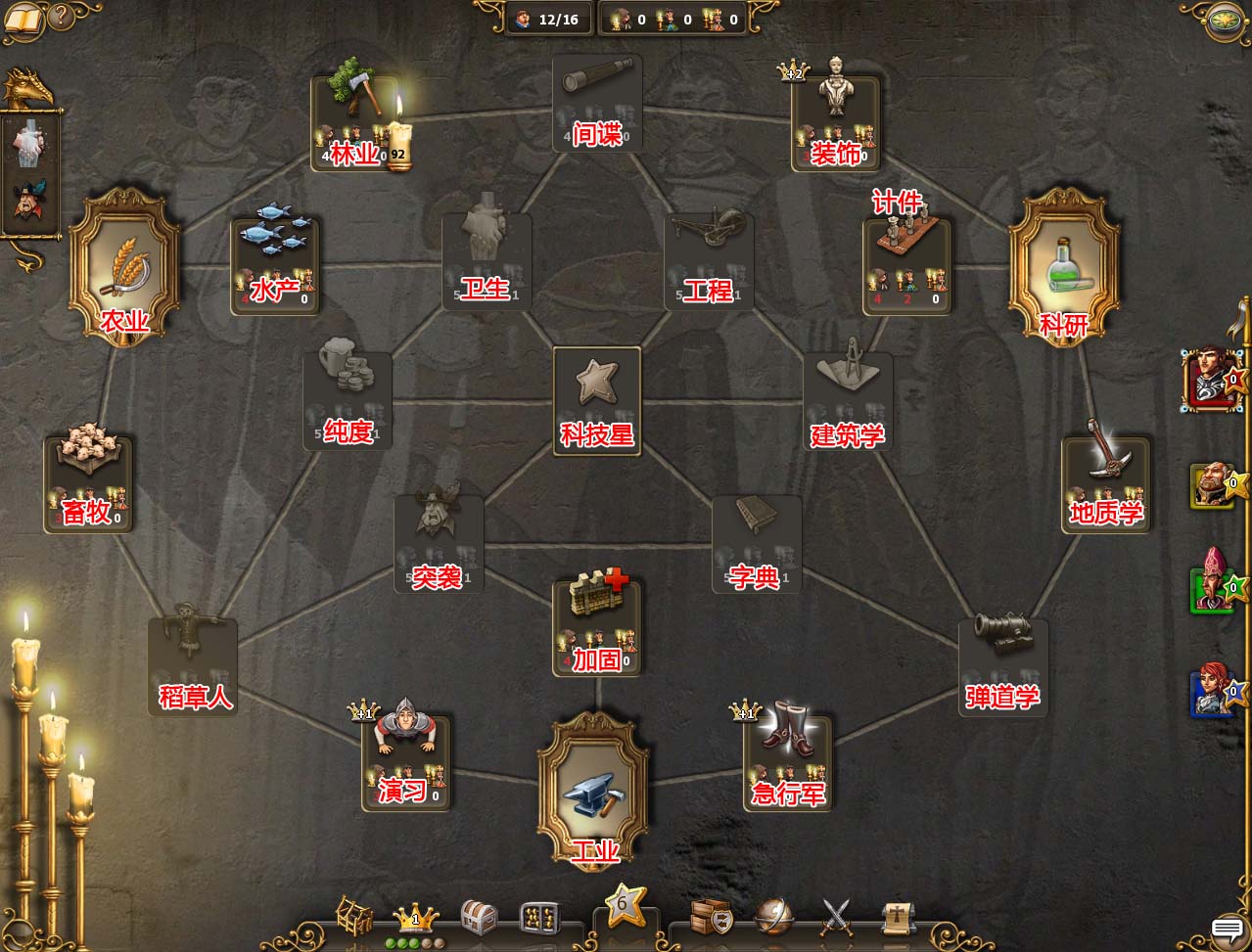Open the treasure chest menu in bottom bar
This screenshot has height=952, width=1252.
point(478,917)
